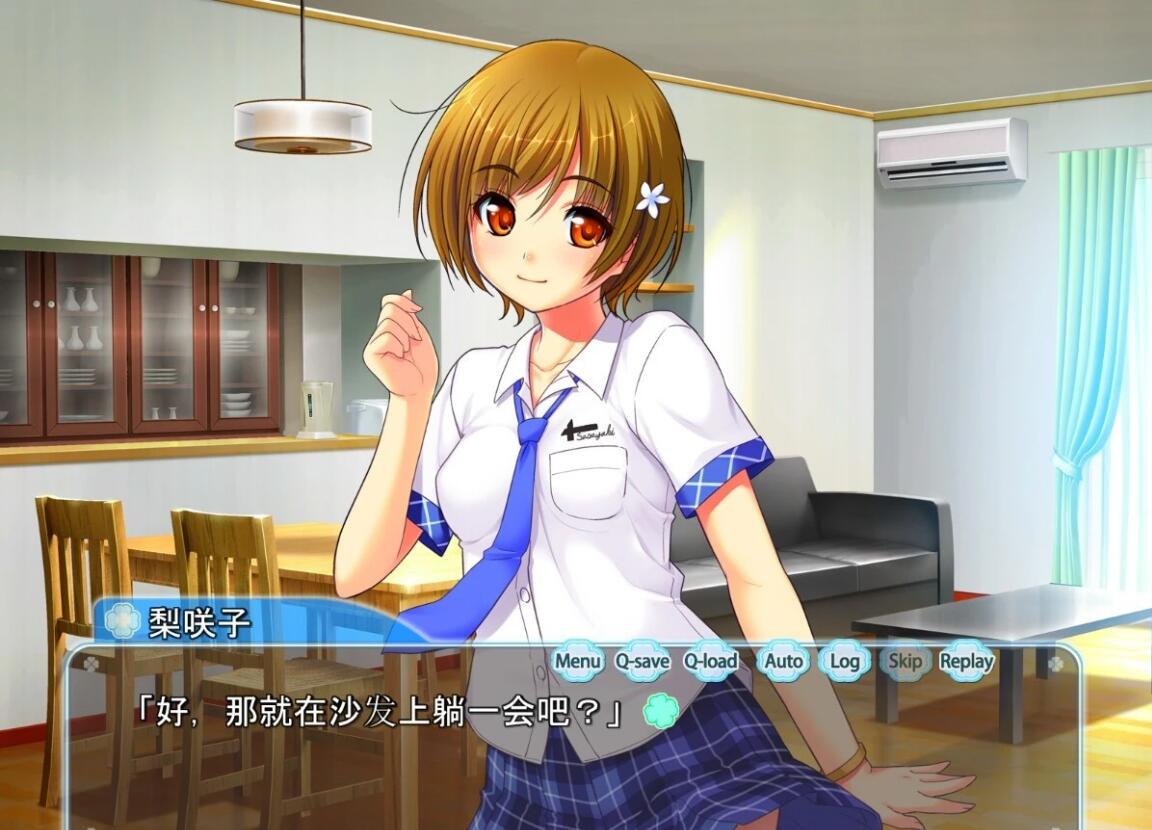Activate the Skip button

tap(905, 661)
